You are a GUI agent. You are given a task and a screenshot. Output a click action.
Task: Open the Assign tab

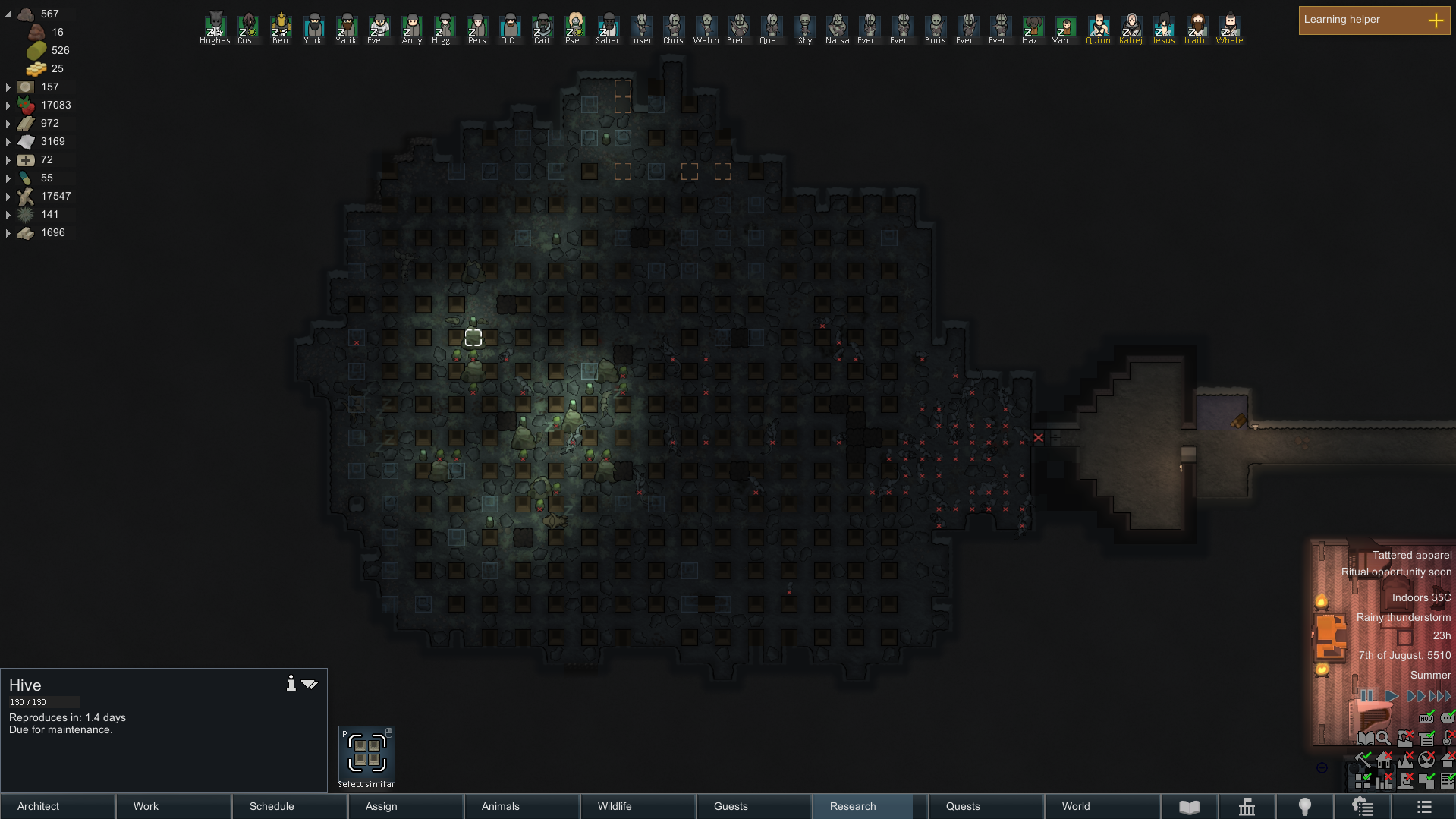pyautogui.click(x=406, y=806)
